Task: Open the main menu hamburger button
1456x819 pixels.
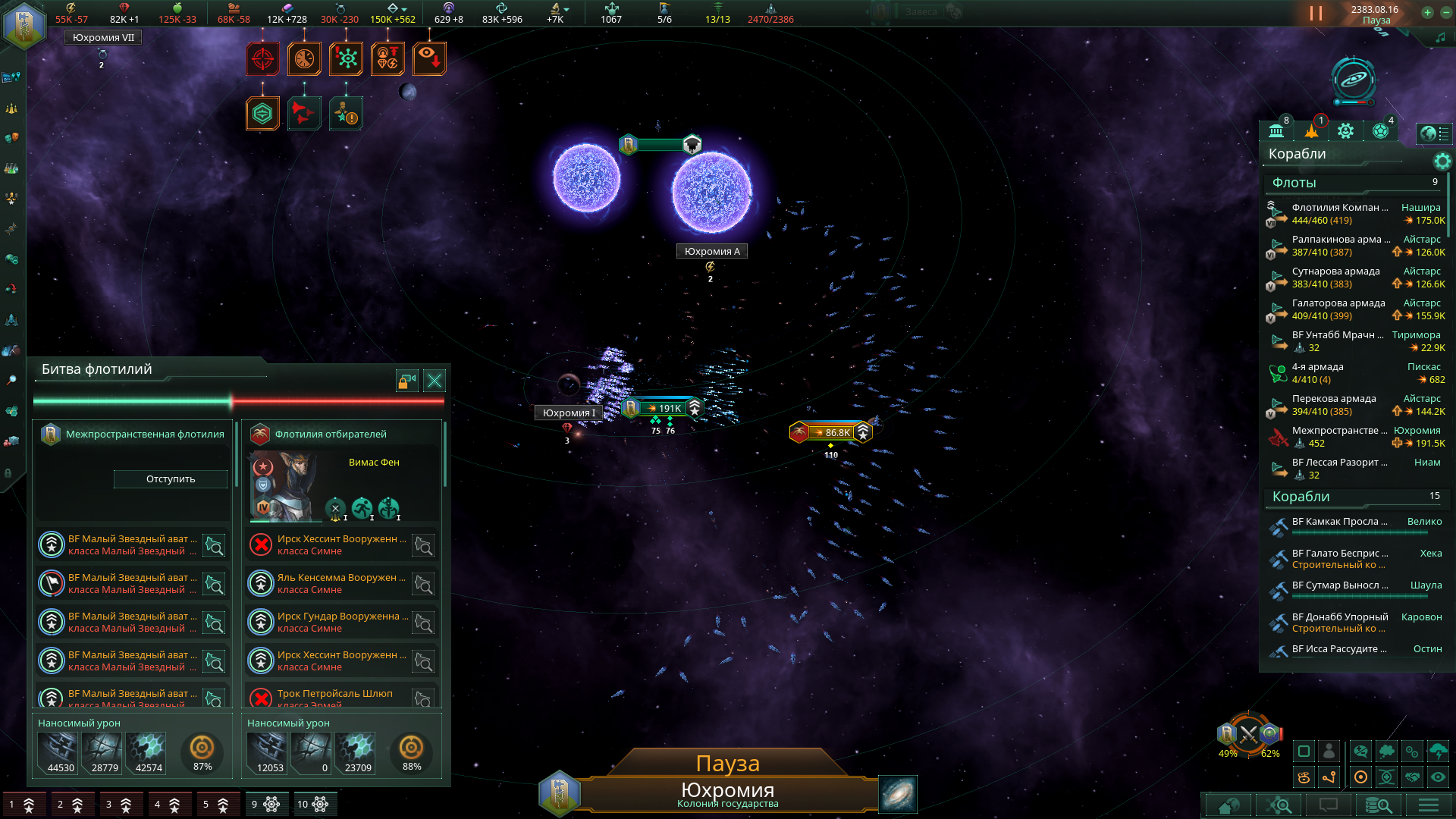Action: [1429, 805]
